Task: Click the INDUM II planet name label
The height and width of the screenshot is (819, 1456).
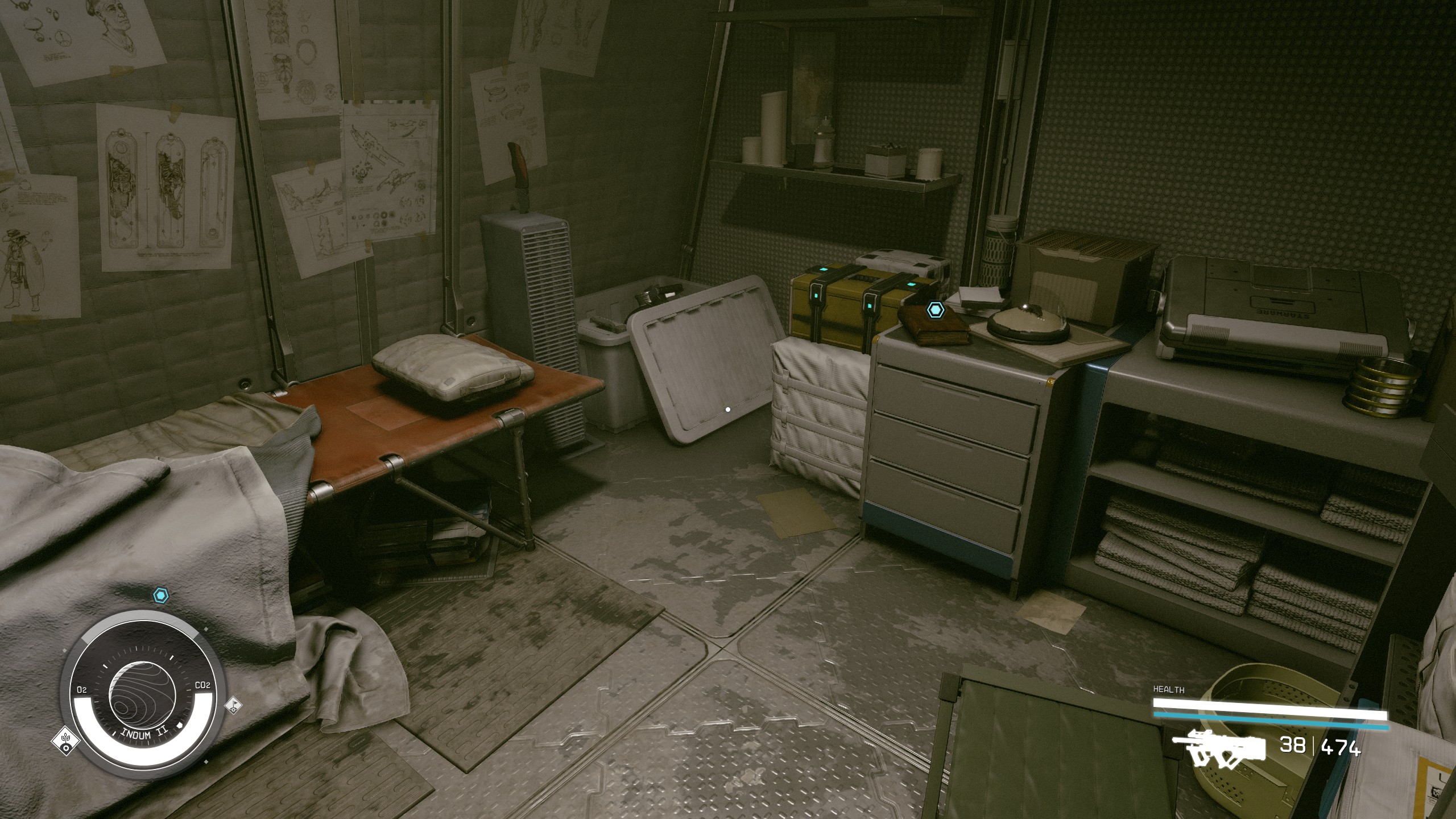Action: (x=144, y=734)
